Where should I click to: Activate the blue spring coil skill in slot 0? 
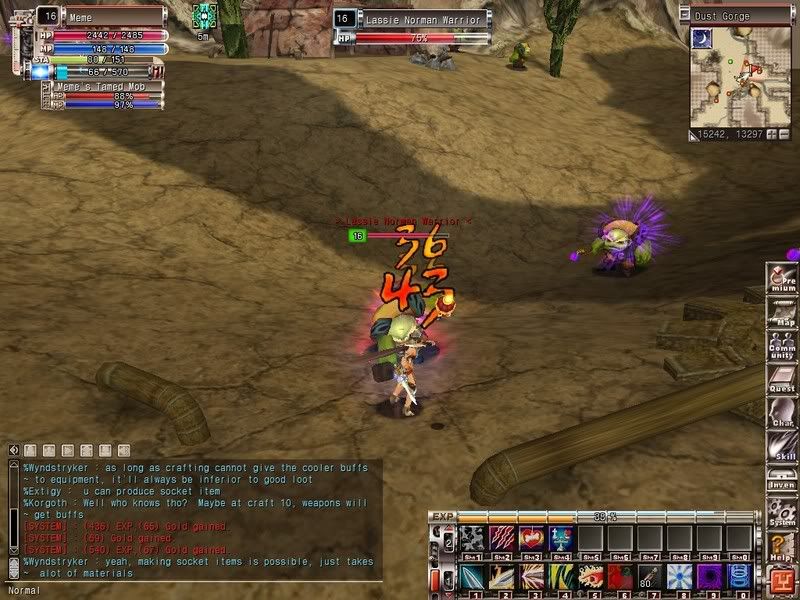[740, 577]
